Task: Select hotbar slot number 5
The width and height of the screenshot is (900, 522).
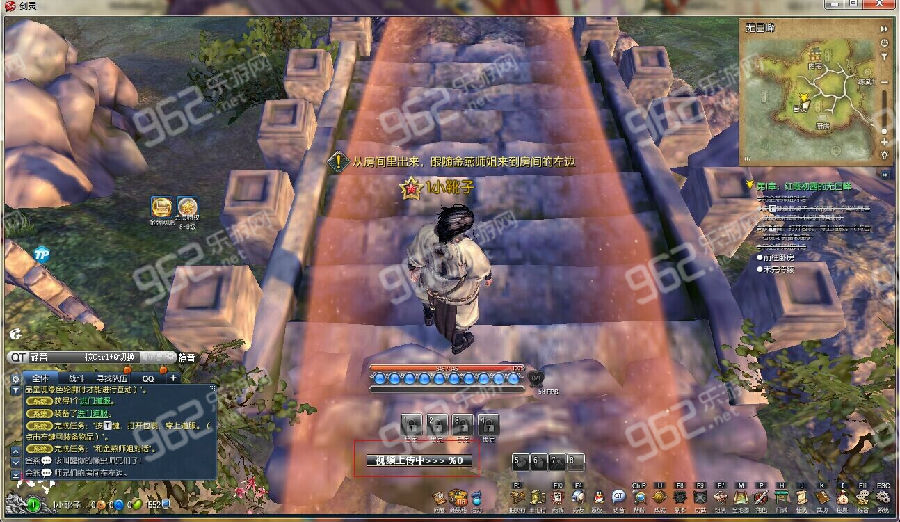Action: pyautogui.click(x=520, y=460)
